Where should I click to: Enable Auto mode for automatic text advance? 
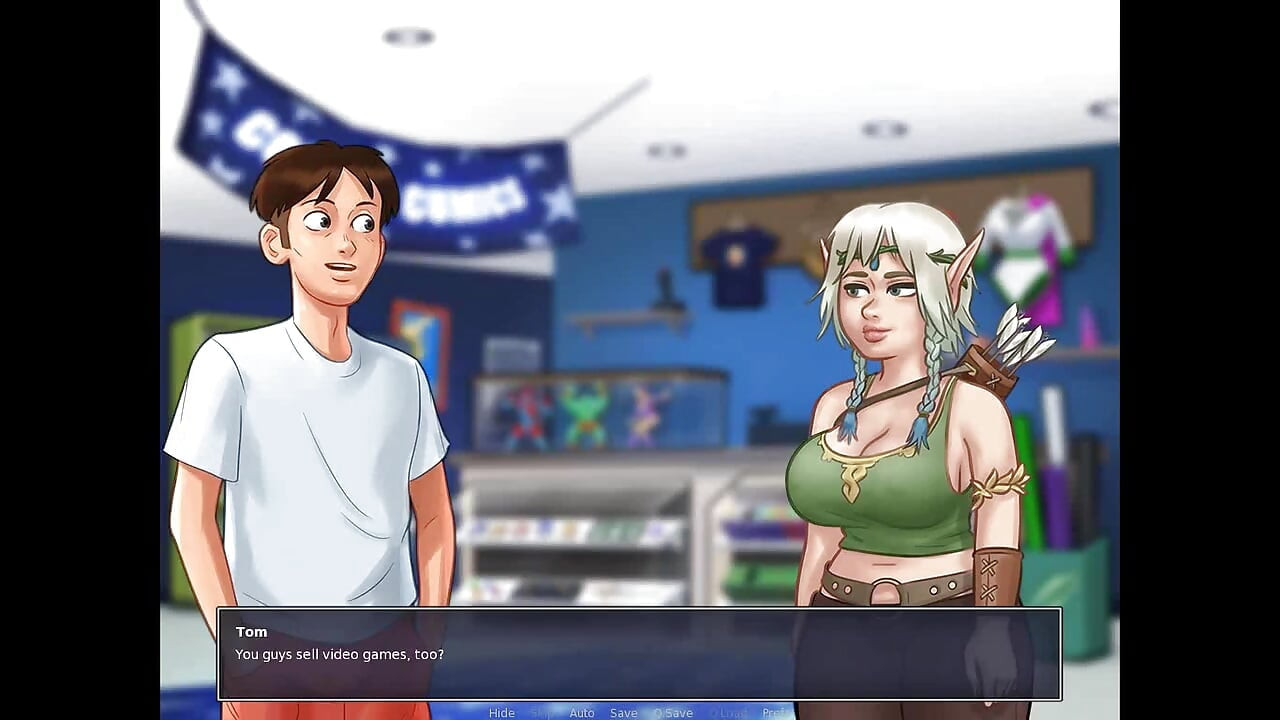[582, 712]
